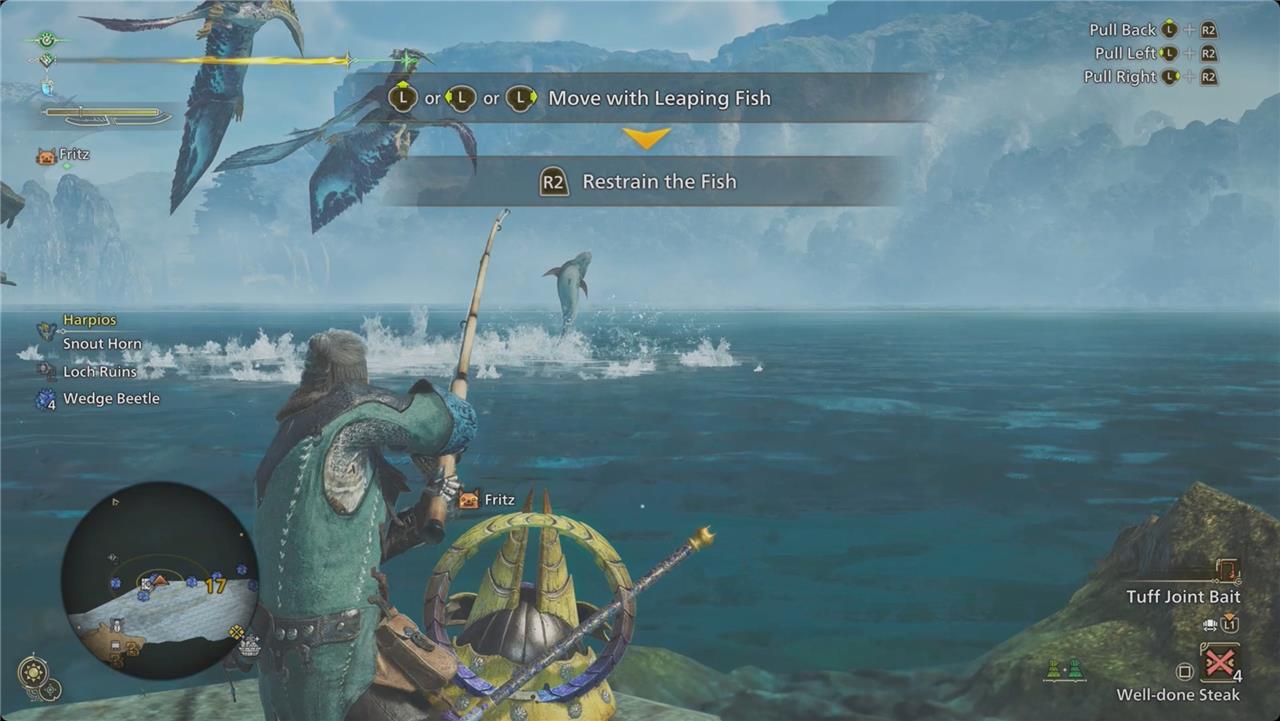Select the Wedge Beetle tracker entry
This screenshot has width=1280, height=721.
coord(110,398)
